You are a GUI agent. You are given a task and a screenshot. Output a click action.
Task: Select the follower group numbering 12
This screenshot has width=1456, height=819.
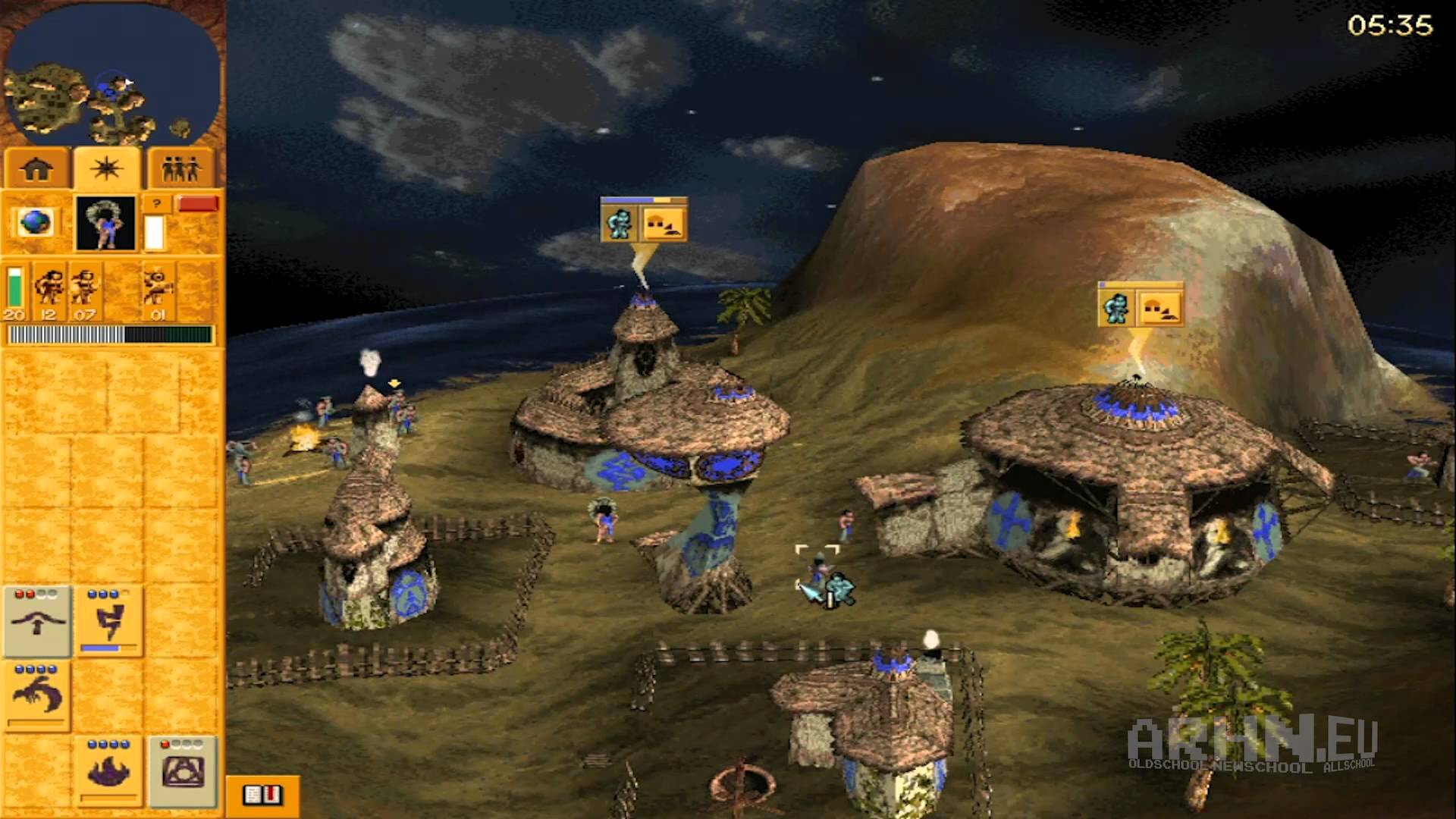(x=49, y=292)
